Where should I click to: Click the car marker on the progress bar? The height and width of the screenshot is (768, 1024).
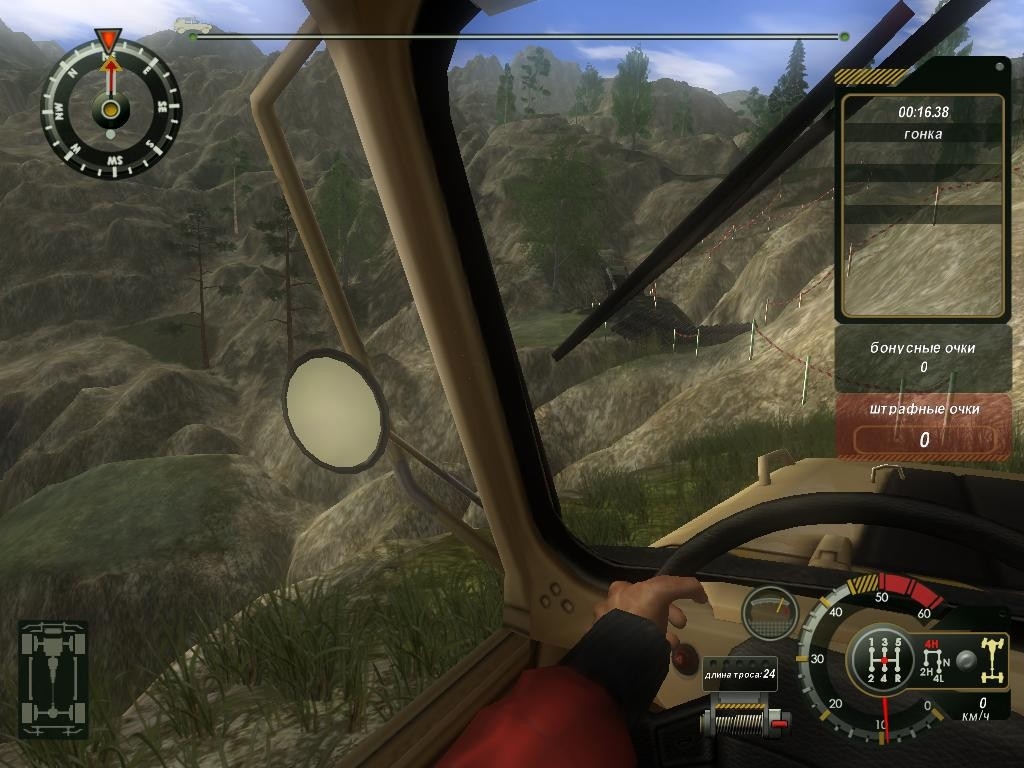[x=187, y=25]
